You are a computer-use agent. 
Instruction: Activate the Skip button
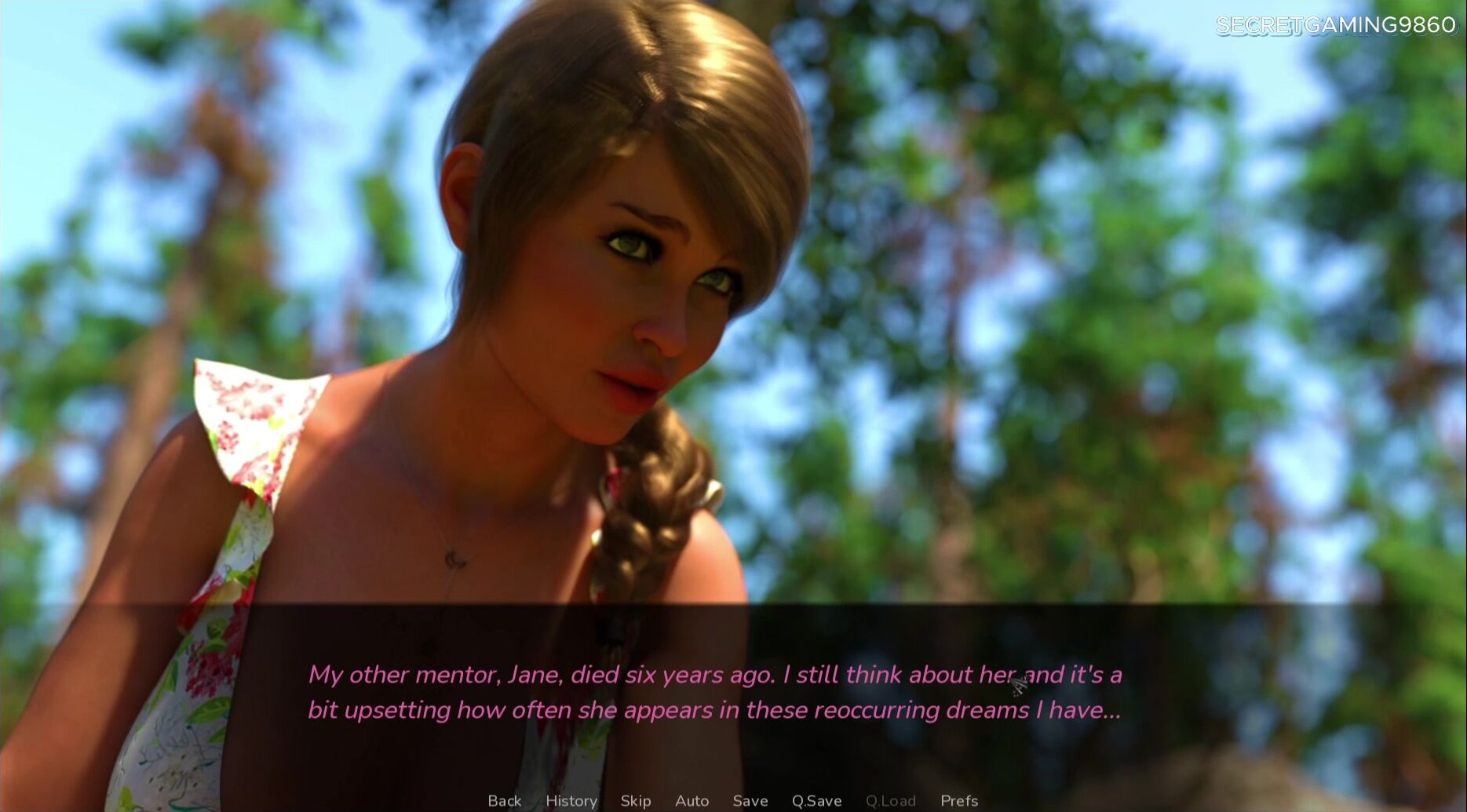(635, 800)
